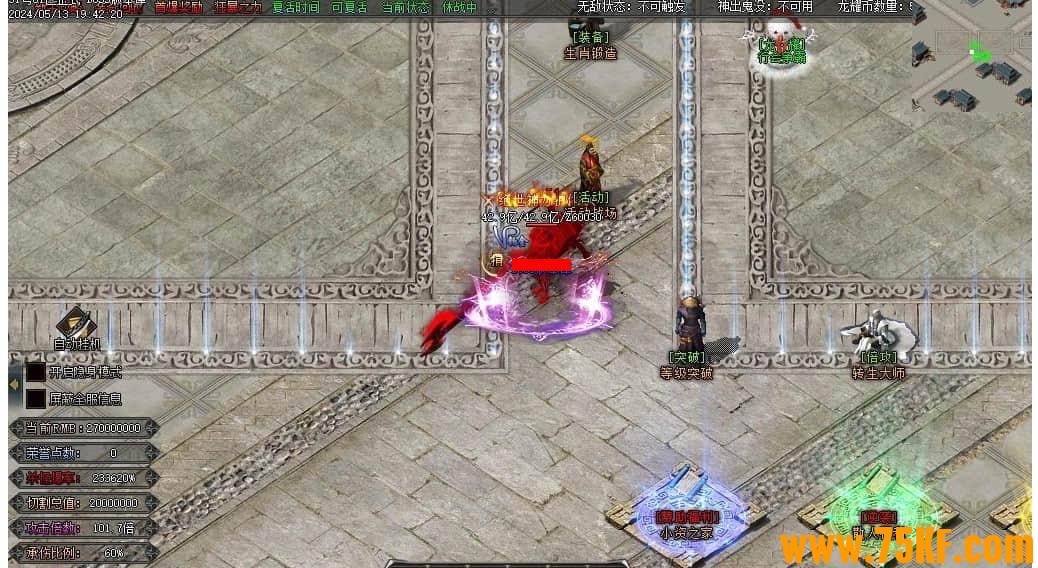Open the 首爆奖励 entry in the top bar
The image size is (1038, 568).
click(x=178, y=7)
